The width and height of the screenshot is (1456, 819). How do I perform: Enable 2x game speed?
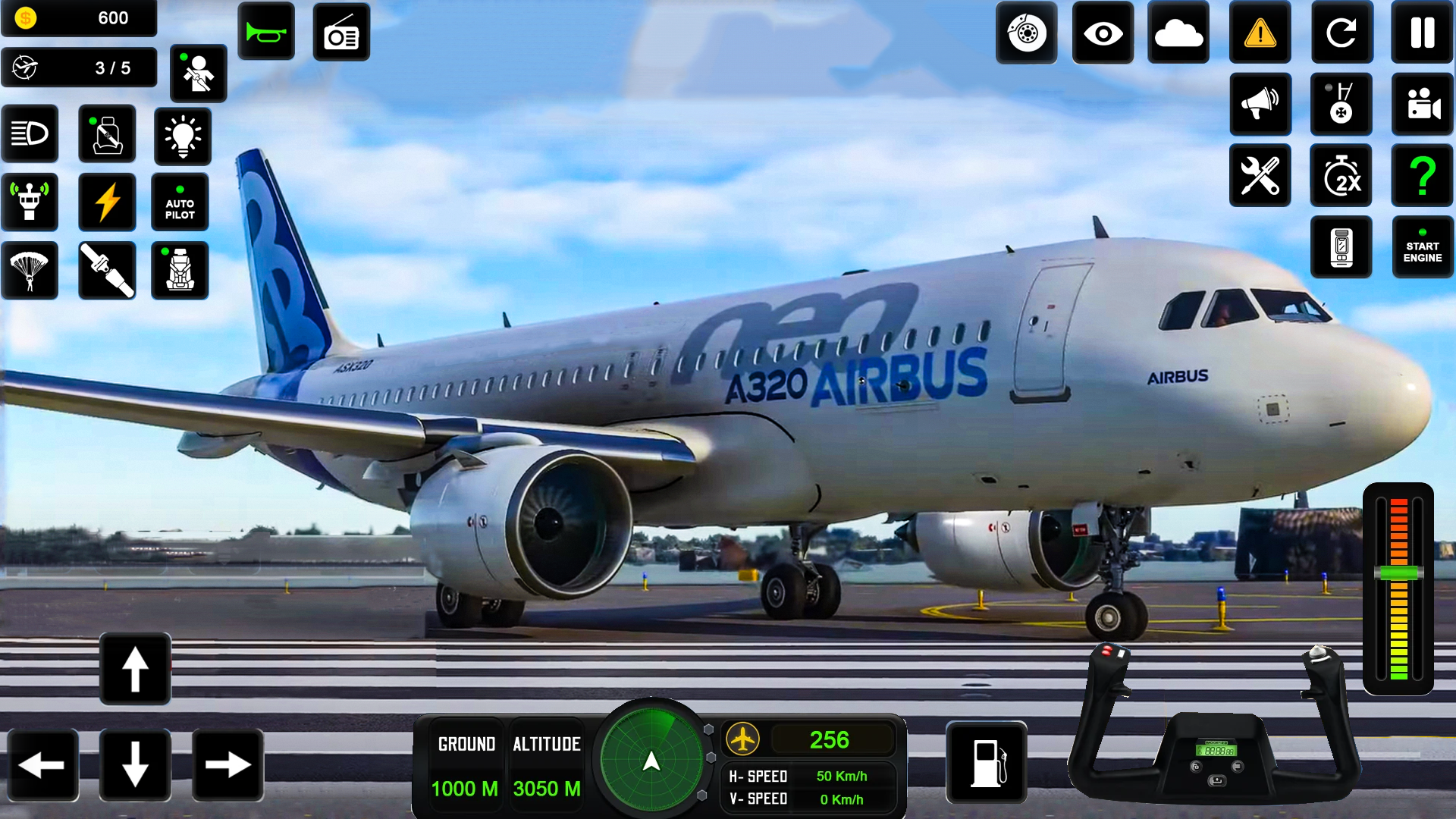click(1341, 176)
